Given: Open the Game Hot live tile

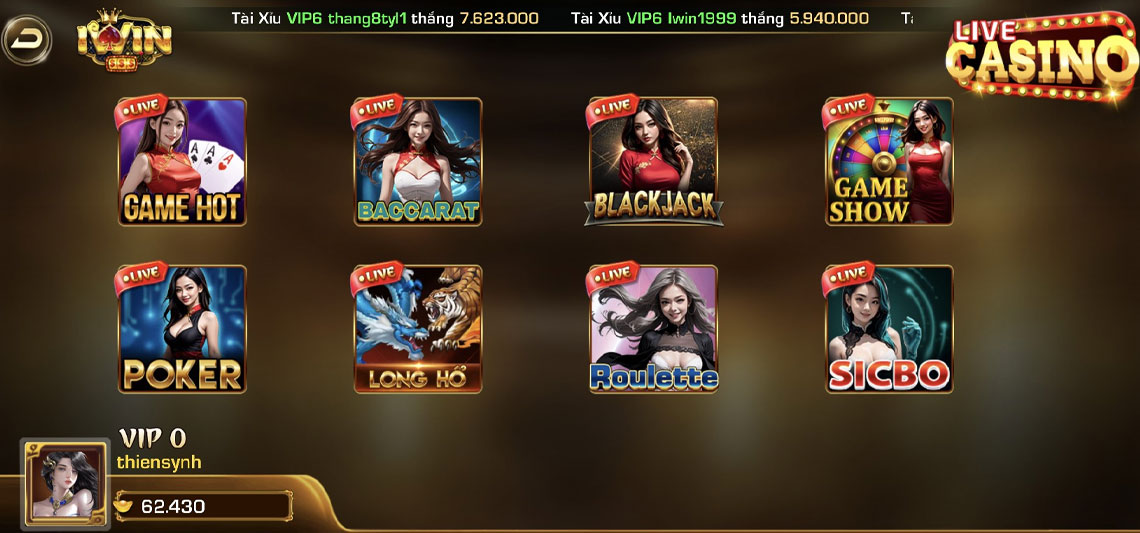Looking at the screenshot, I should tap(182, 162).
